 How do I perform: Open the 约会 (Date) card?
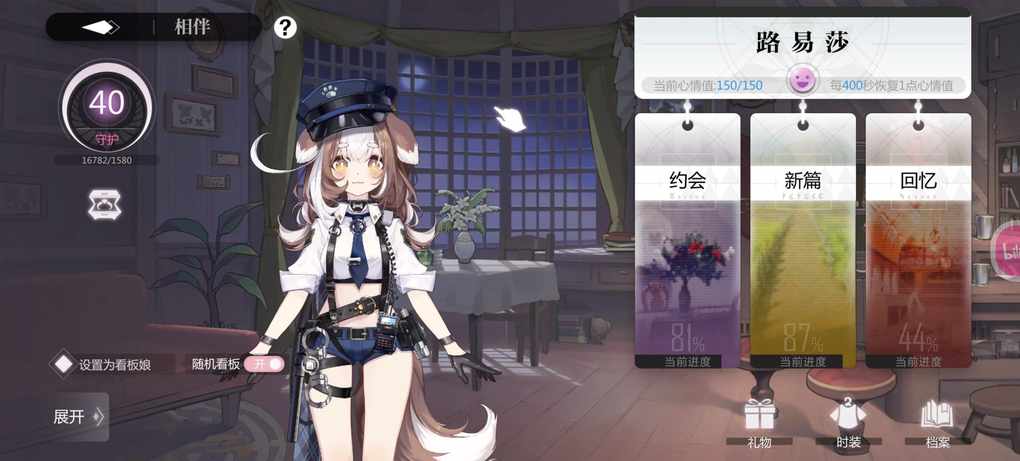click(x=687, y=240)
